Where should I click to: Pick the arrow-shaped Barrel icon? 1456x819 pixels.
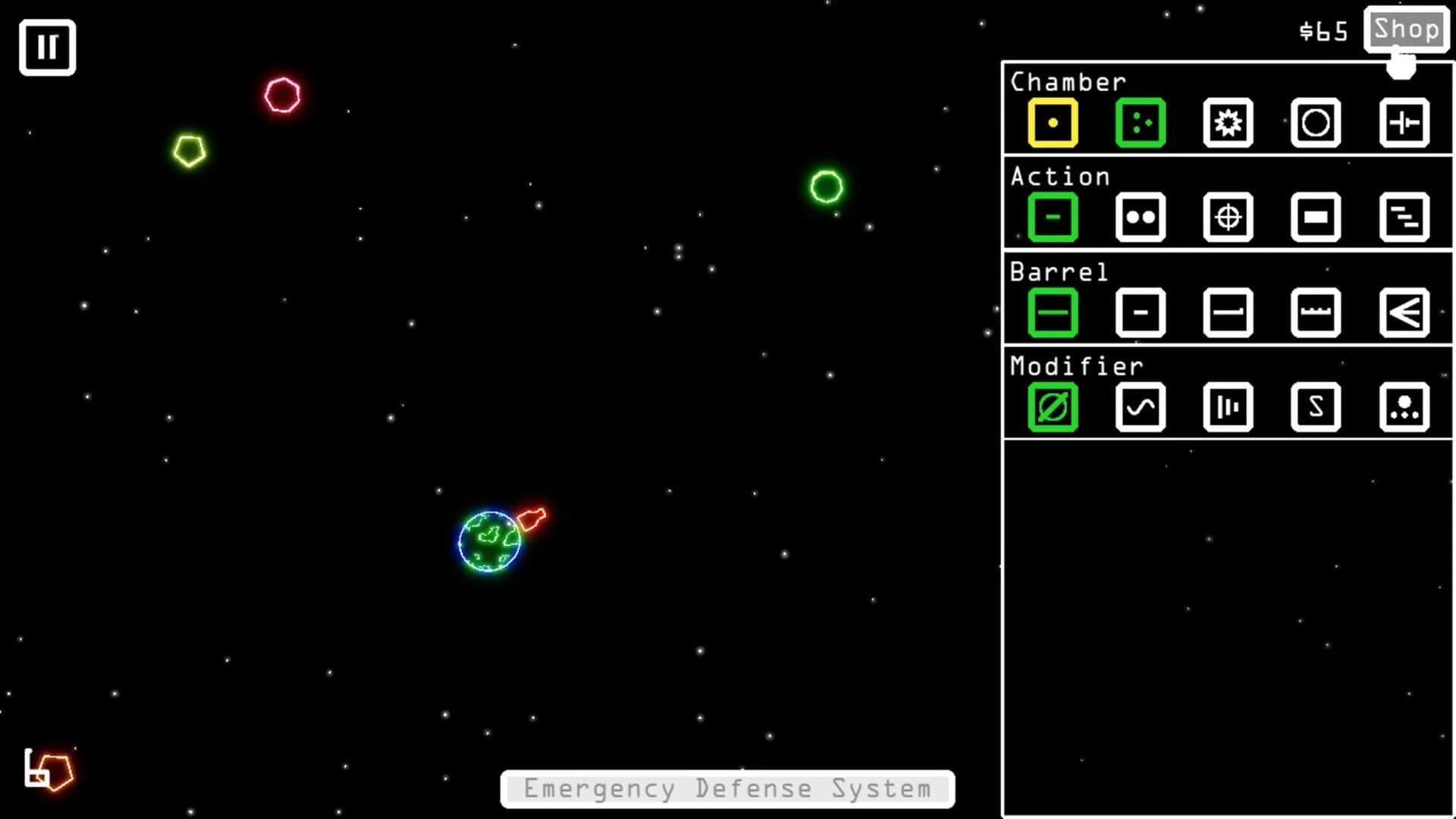(x=1404, y=312)
